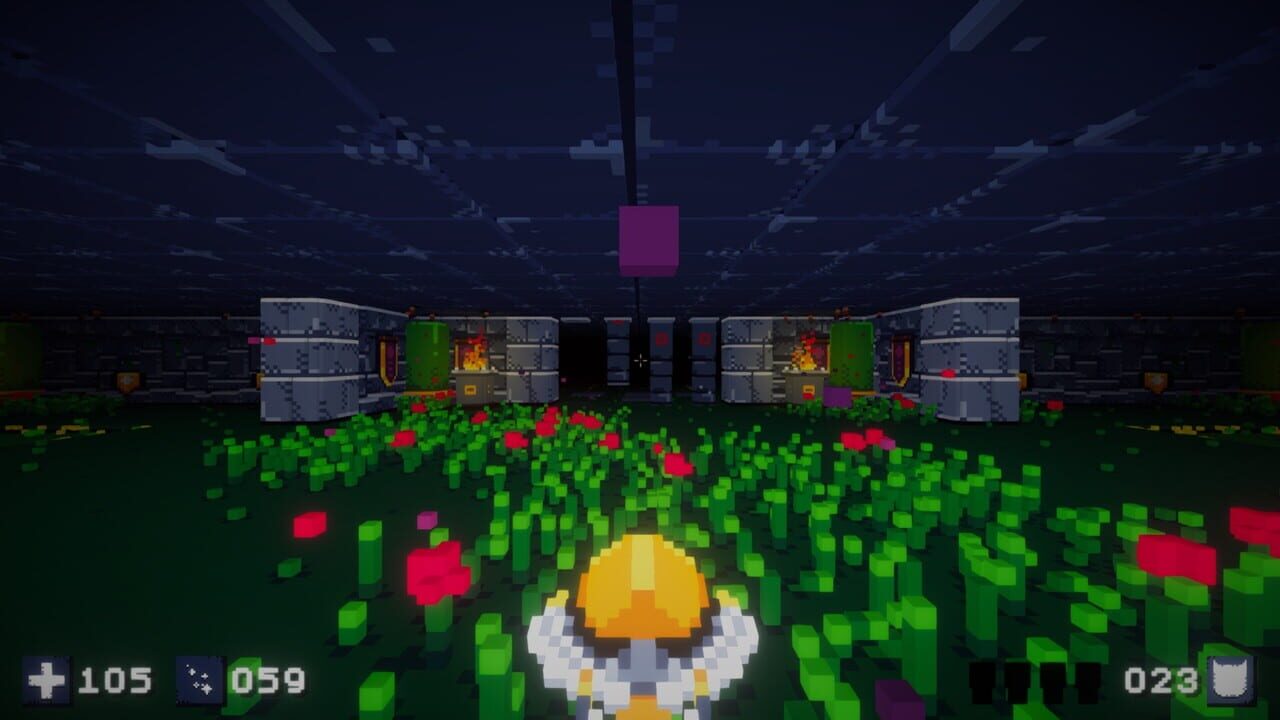1280x720 pixels.
Task: Click the leftmost ammo pip
Action: (x=983, y=682)
